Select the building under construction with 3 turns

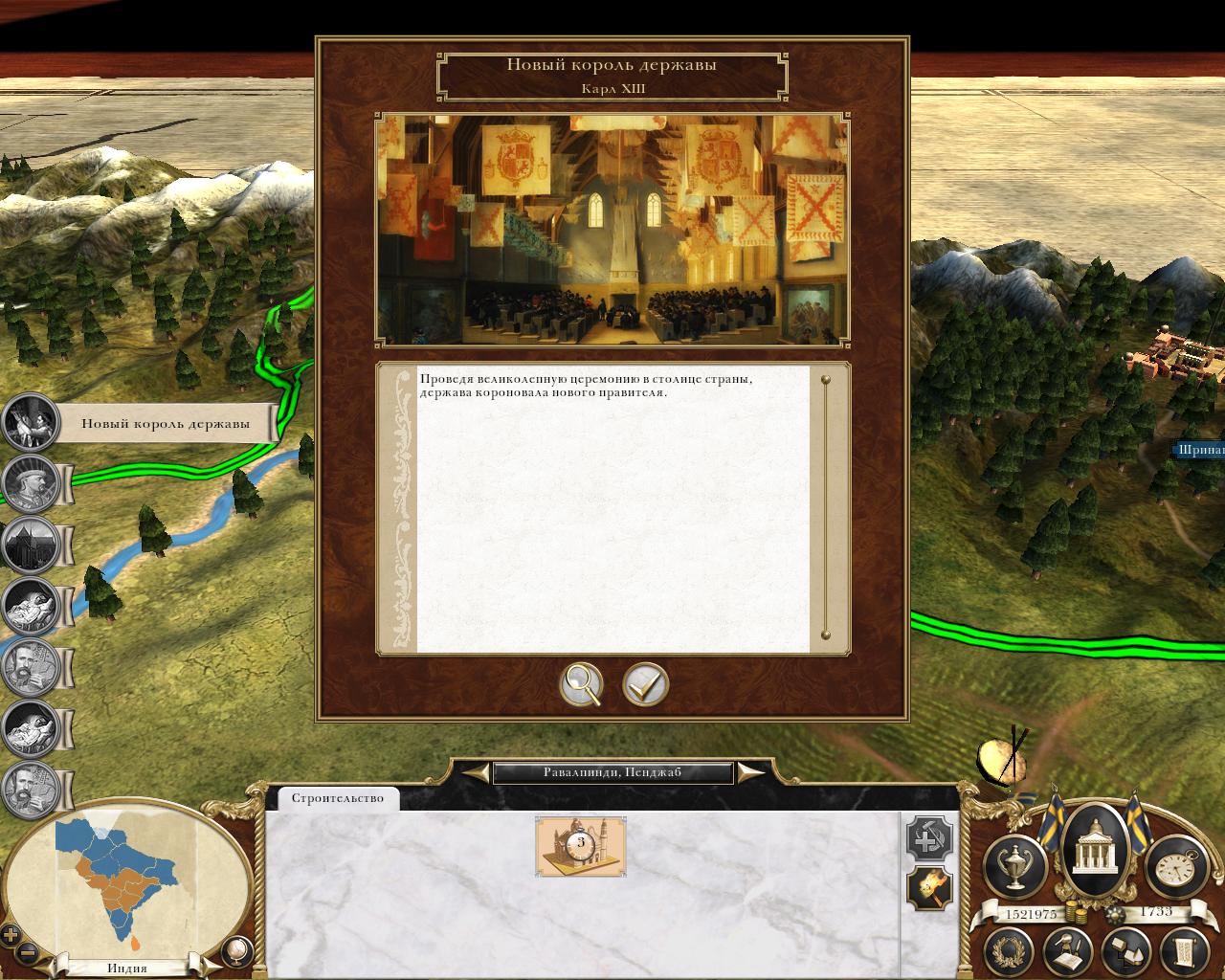coord(581,846)
